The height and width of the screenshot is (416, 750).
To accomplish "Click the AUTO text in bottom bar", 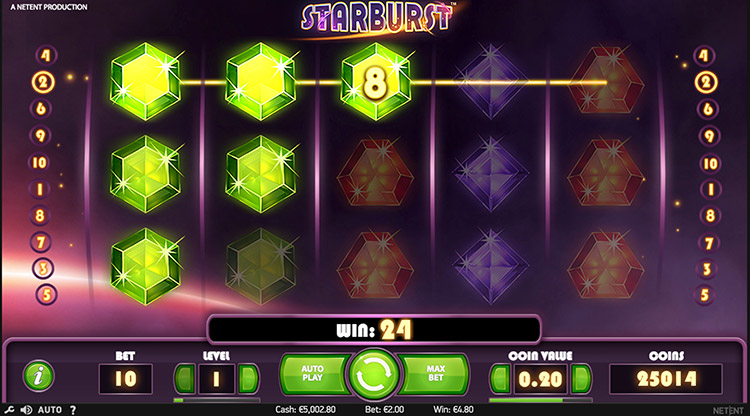I will 50,410.
